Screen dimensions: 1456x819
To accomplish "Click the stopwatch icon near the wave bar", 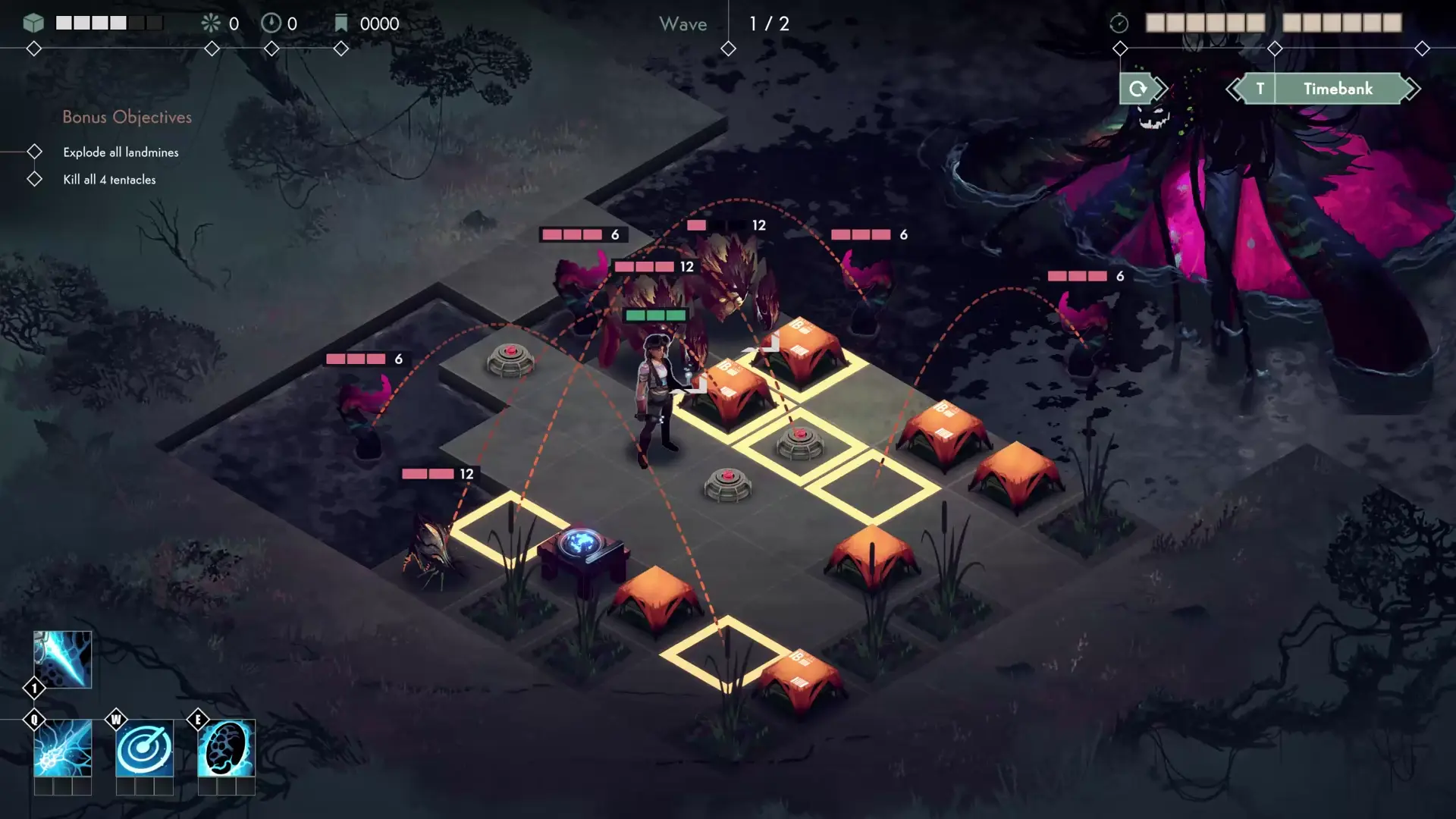I will pyautogui.click(x=1119, y=23).
